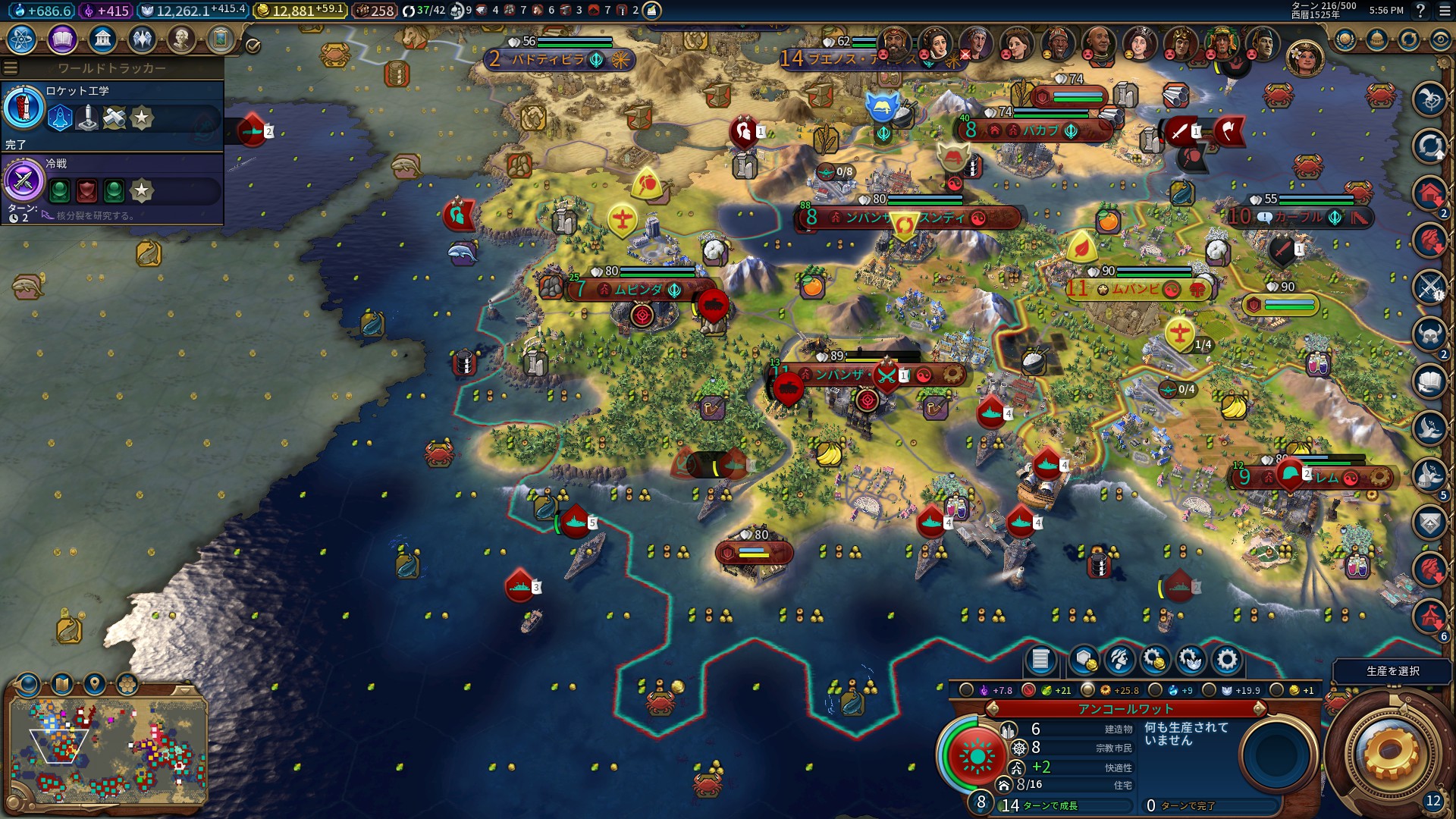1456x819 pixels.
Task: Open the technology tree atom icon
Action: (x=21, y=39)
